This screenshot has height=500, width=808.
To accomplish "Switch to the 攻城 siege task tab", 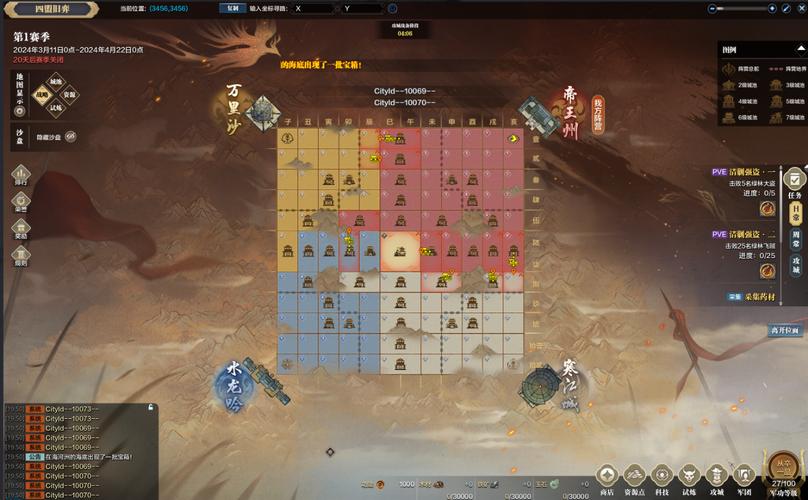I will [796, 264].
